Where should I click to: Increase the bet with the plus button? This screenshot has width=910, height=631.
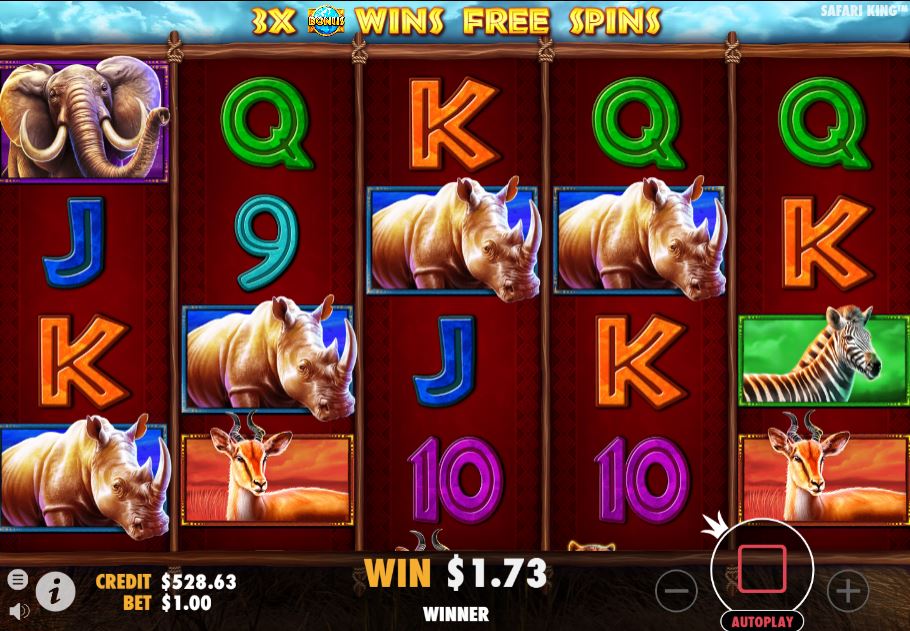click(x=847, y=591)
